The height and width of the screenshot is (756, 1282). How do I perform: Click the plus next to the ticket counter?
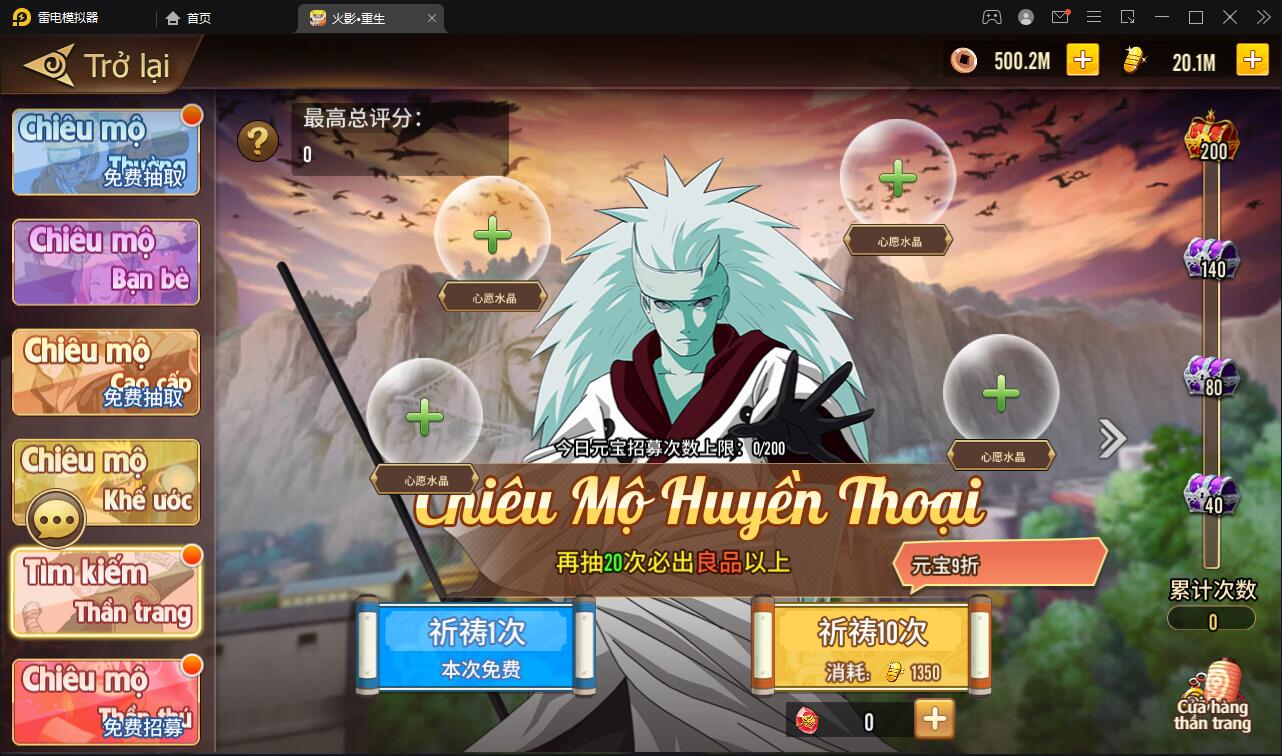click(936, 719)
